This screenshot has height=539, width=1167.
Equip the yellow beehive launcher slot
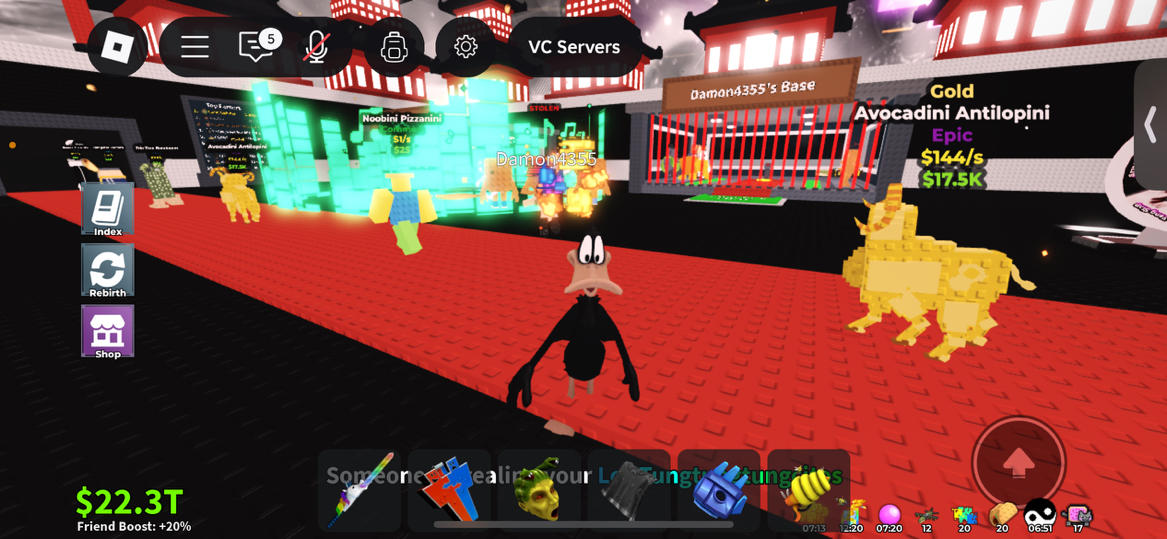coord(808,489)
